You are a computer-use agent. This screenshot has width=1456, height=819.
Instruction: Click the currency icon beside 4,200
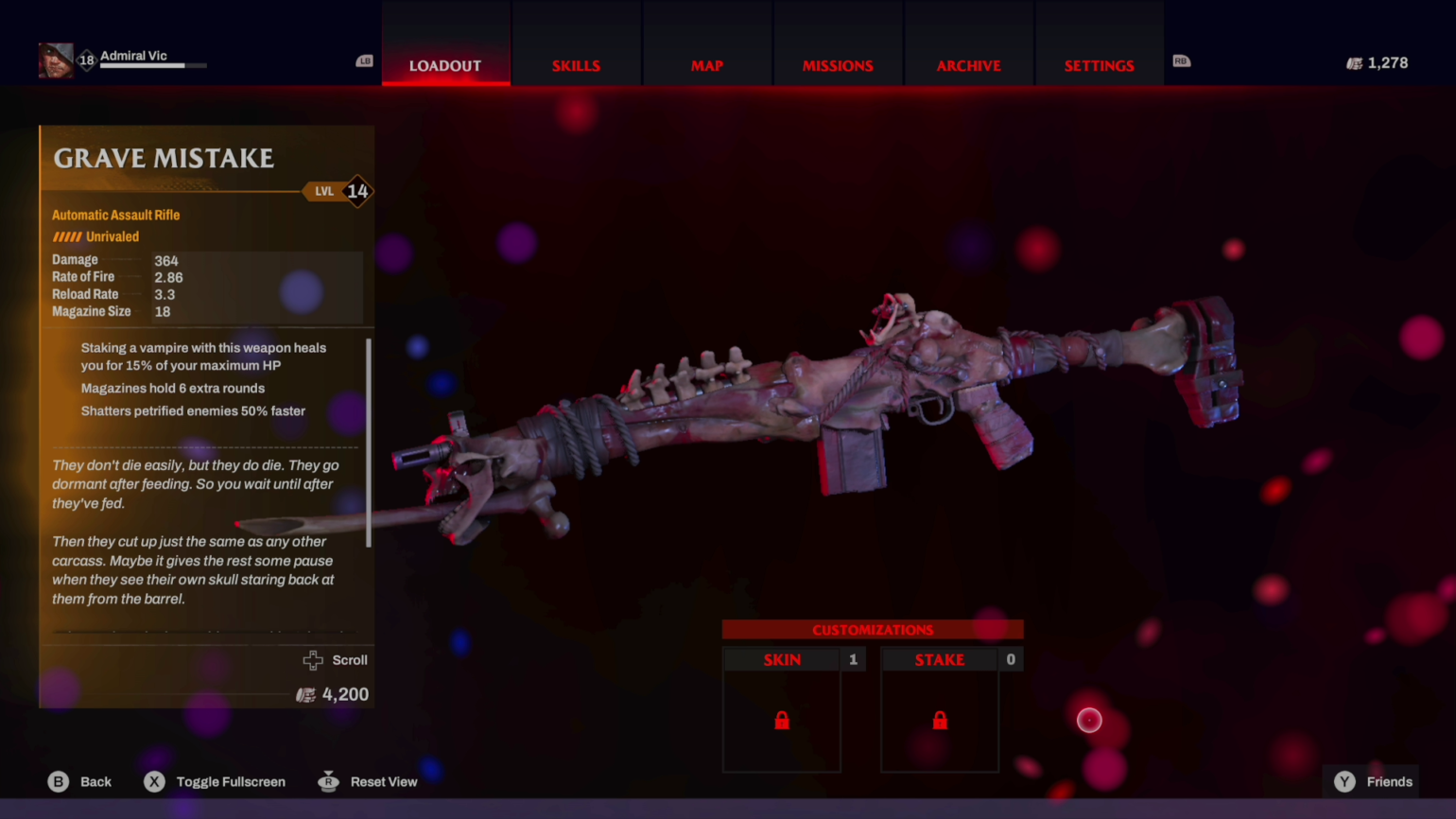[x=305, y=694]
